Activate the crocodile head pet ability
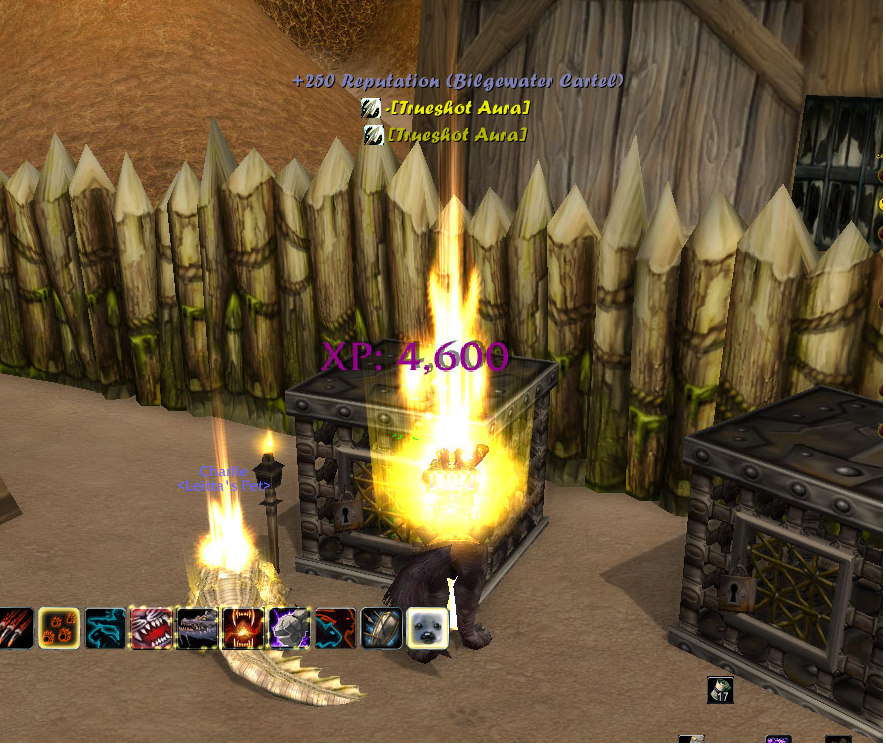886x746 pixels. (197, 628)
